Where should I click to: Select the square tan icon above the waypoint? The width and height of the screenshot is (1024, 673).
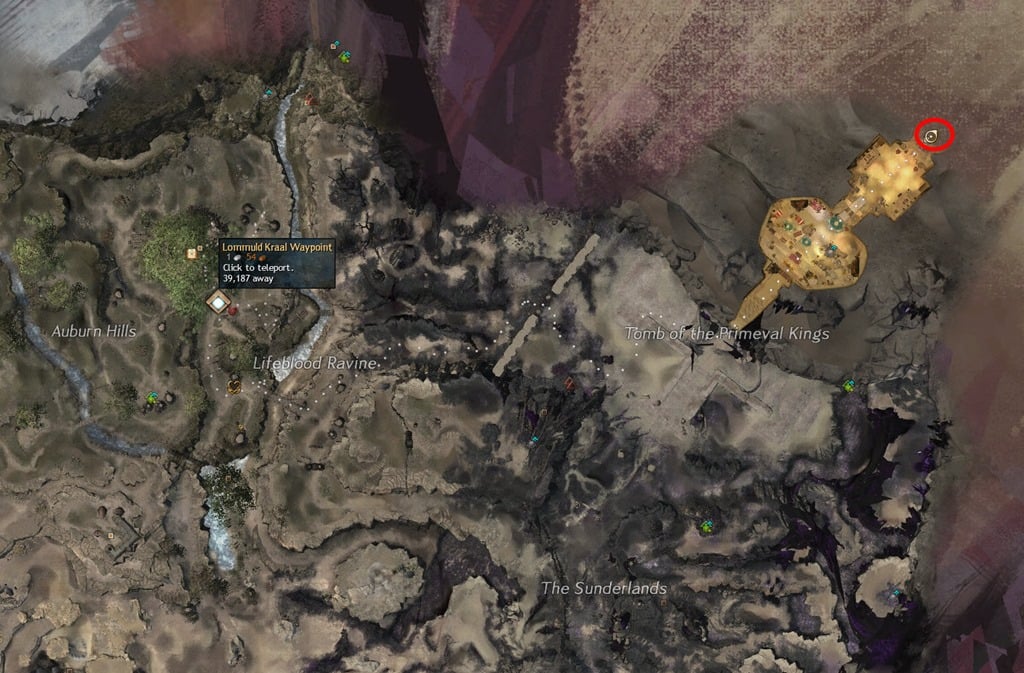pyautogui.click(x=191, y=254)
